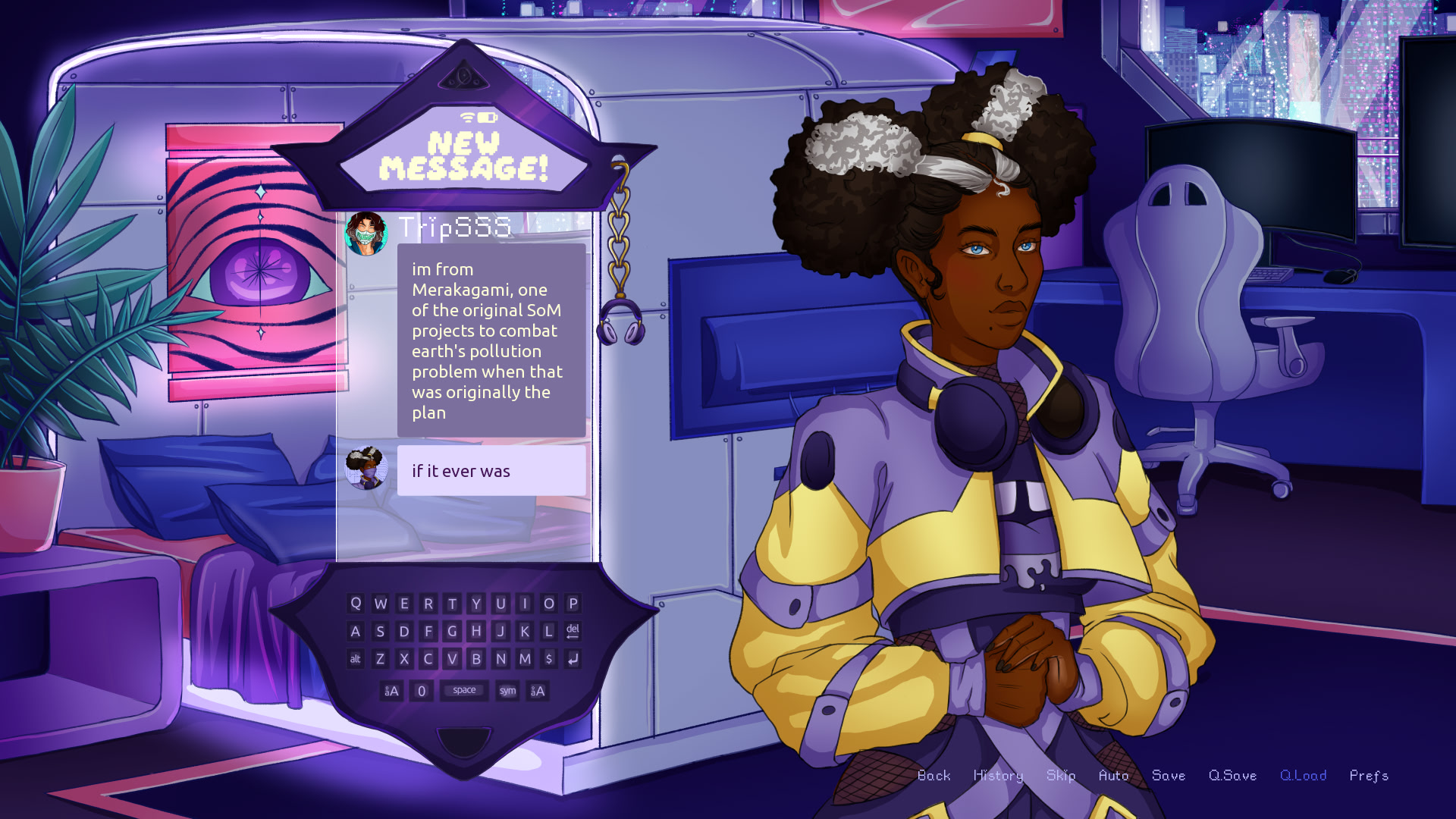Click the 'if it ever was' message bubble
Viewport: 1456px width, 819px height.
click(x=491, y=471)
